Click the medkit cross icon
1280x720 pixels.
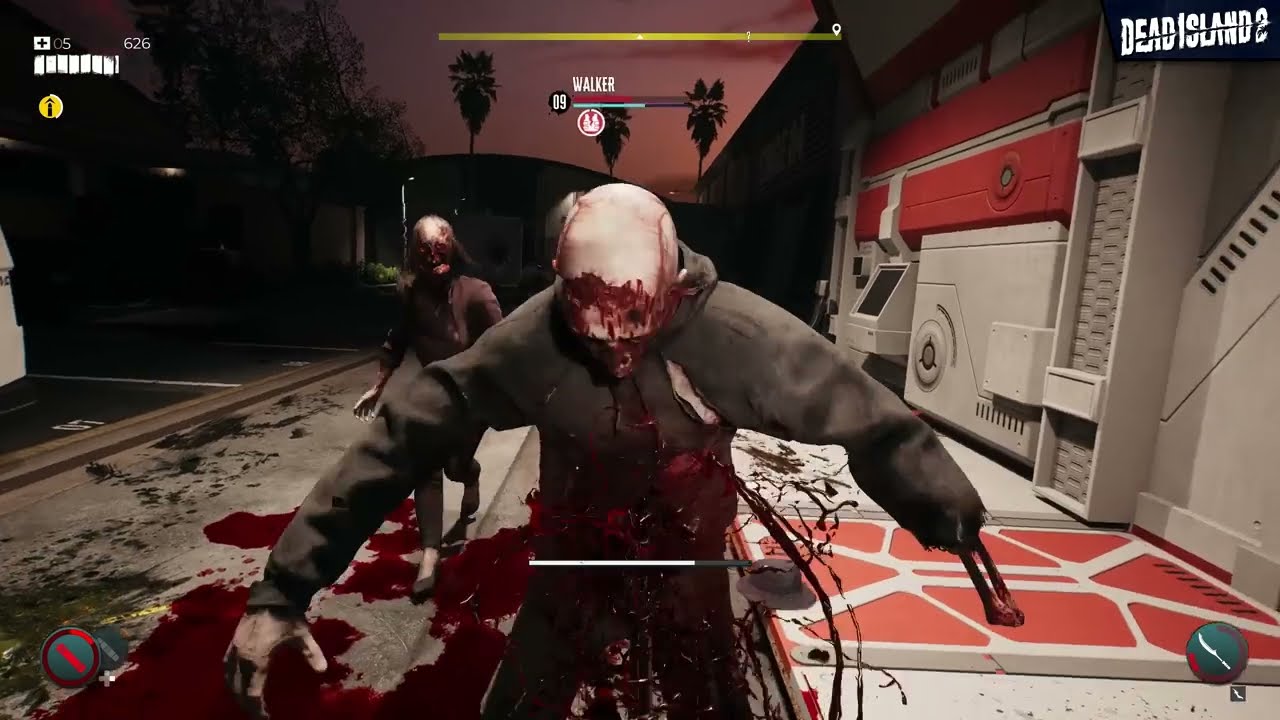click(x=42, y=43)
